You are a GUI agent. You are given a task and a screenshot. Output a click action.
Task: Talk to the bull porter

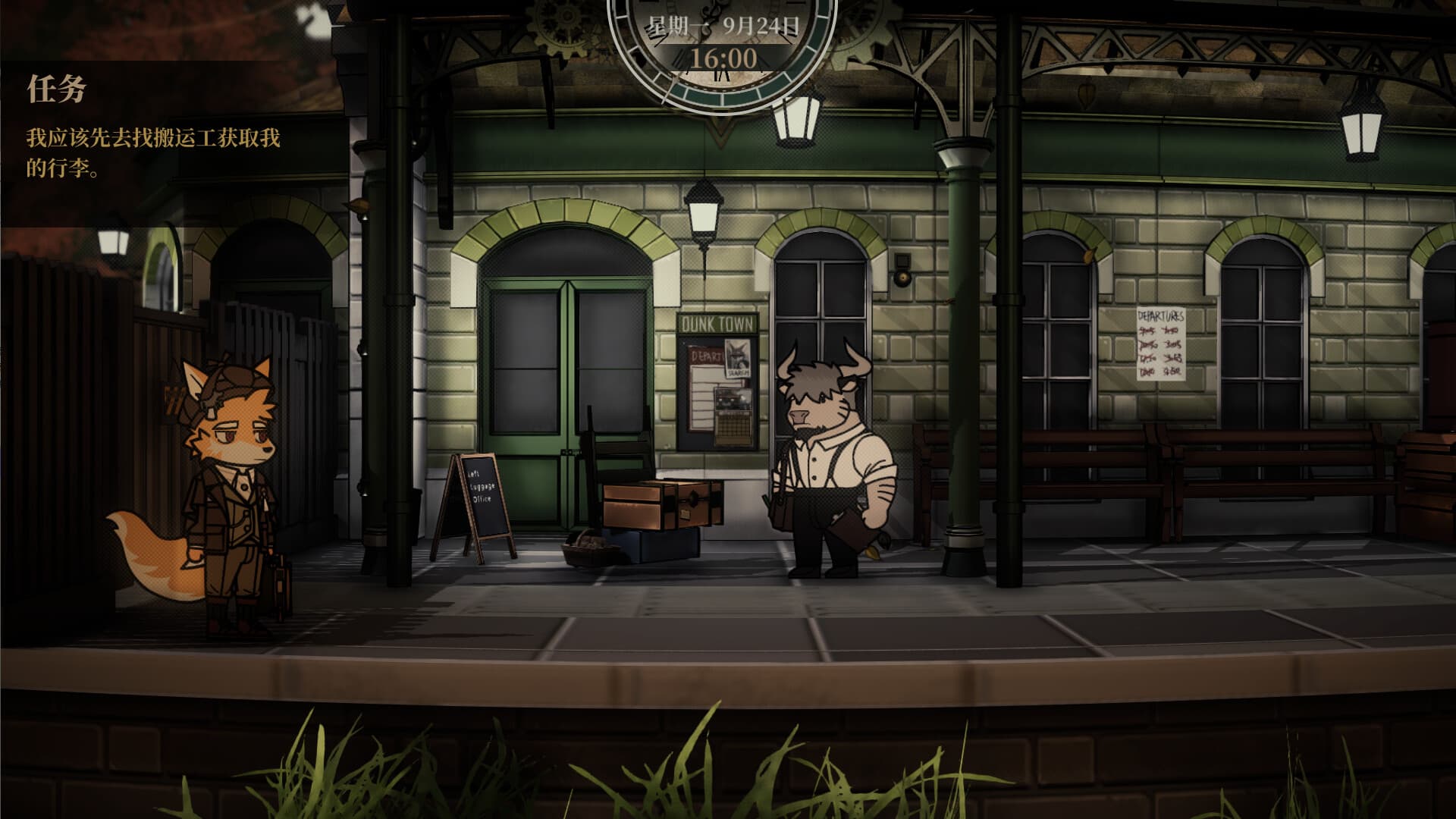pyautogui.click(x=827, y=455)
